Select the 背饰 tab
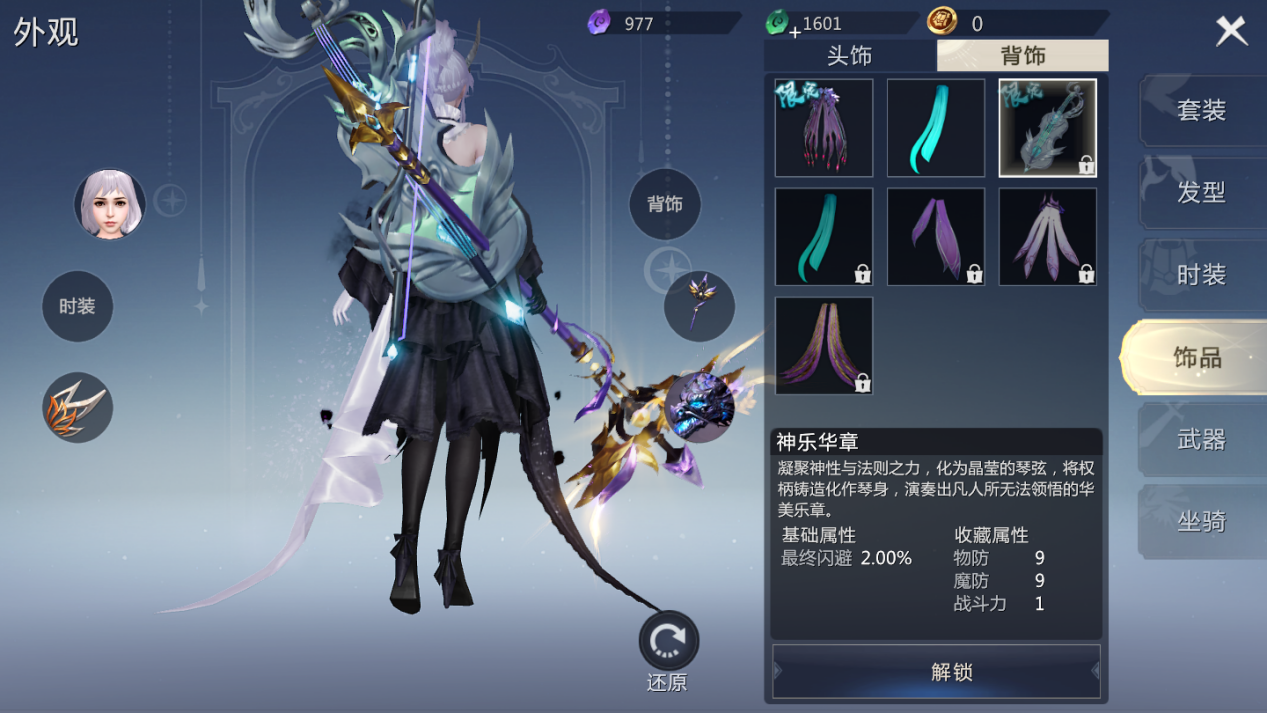This screenshot has height=713, width=1267. click(x=1022, y=56)
